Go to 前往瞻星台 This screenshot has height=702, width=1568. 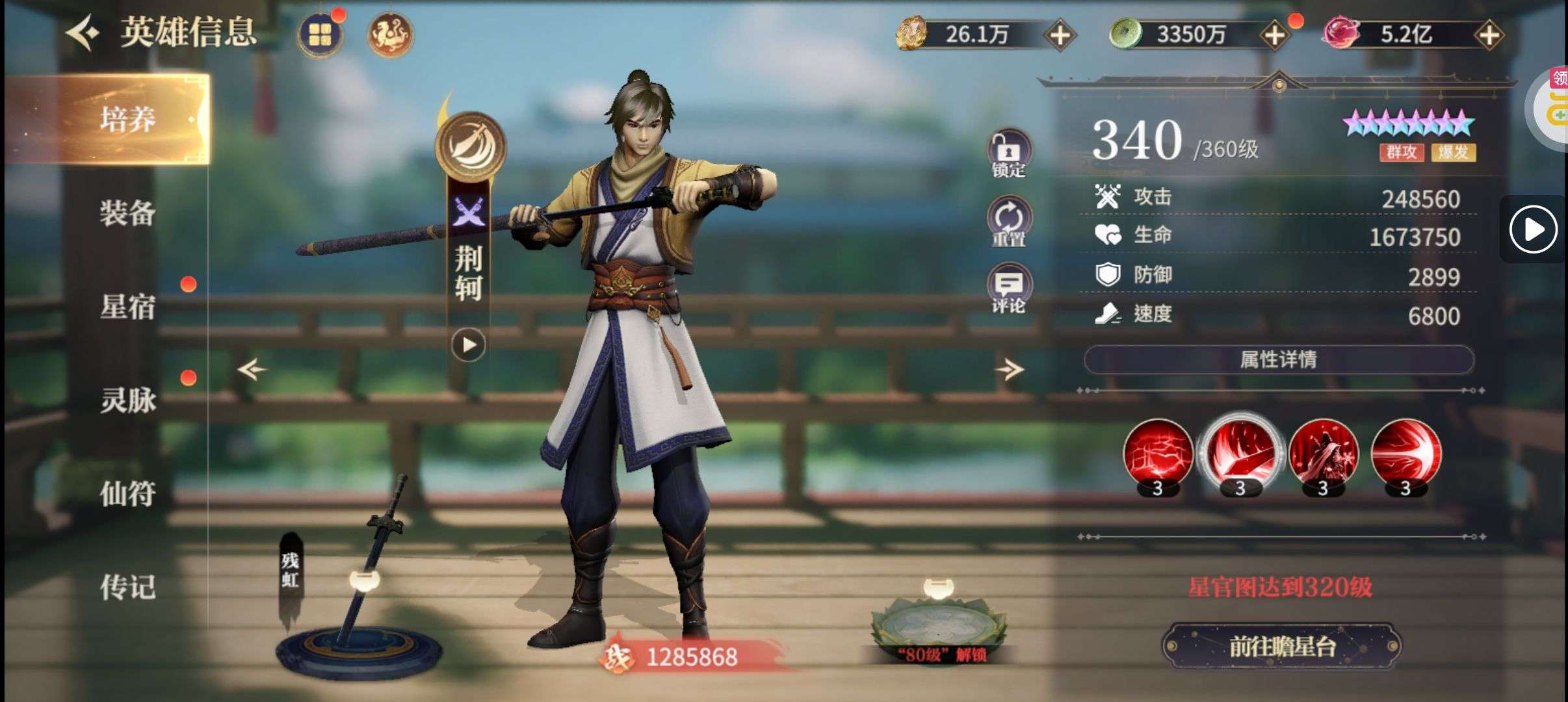pos(1281,646)
